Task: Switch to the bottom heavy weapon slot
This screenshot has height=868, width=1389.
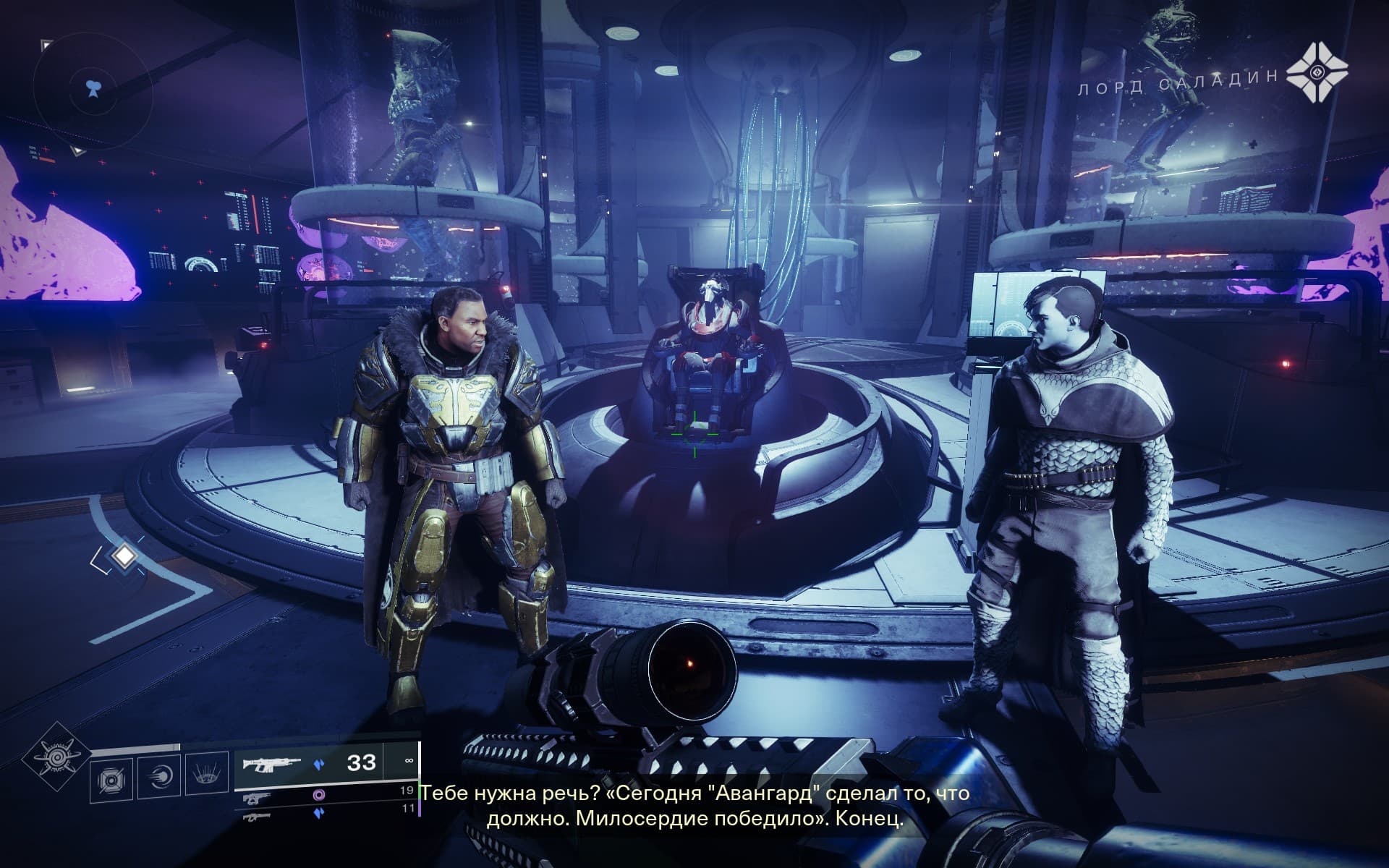Action: [318, 813]
